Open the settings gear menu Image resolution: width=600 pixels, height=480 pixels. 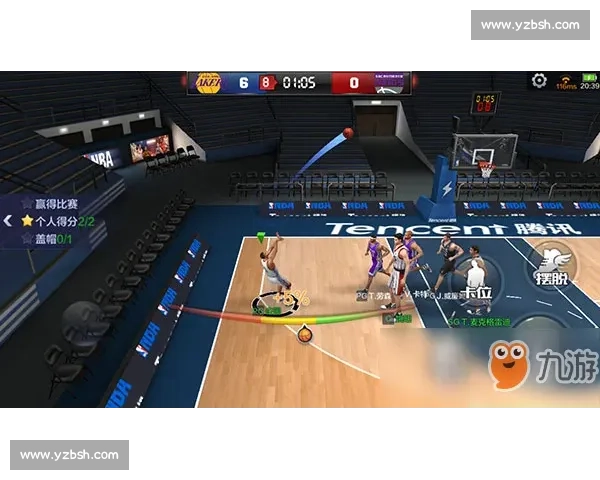[x=539, y=80]
